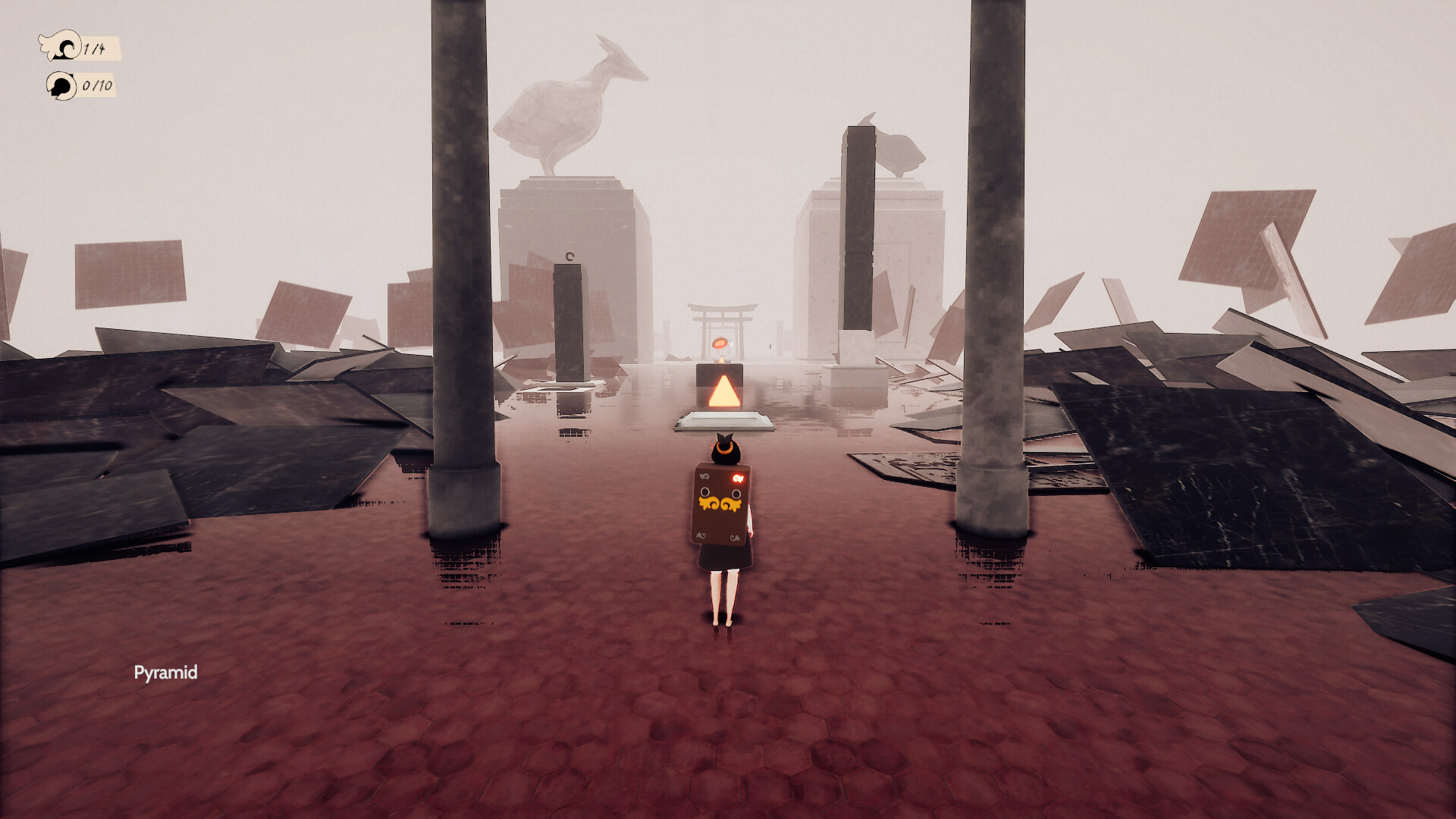Viewport: 1456px width, 819px height.
Task: Click the silver swirl at the backpack's top corner
Action: pos(704,475)
